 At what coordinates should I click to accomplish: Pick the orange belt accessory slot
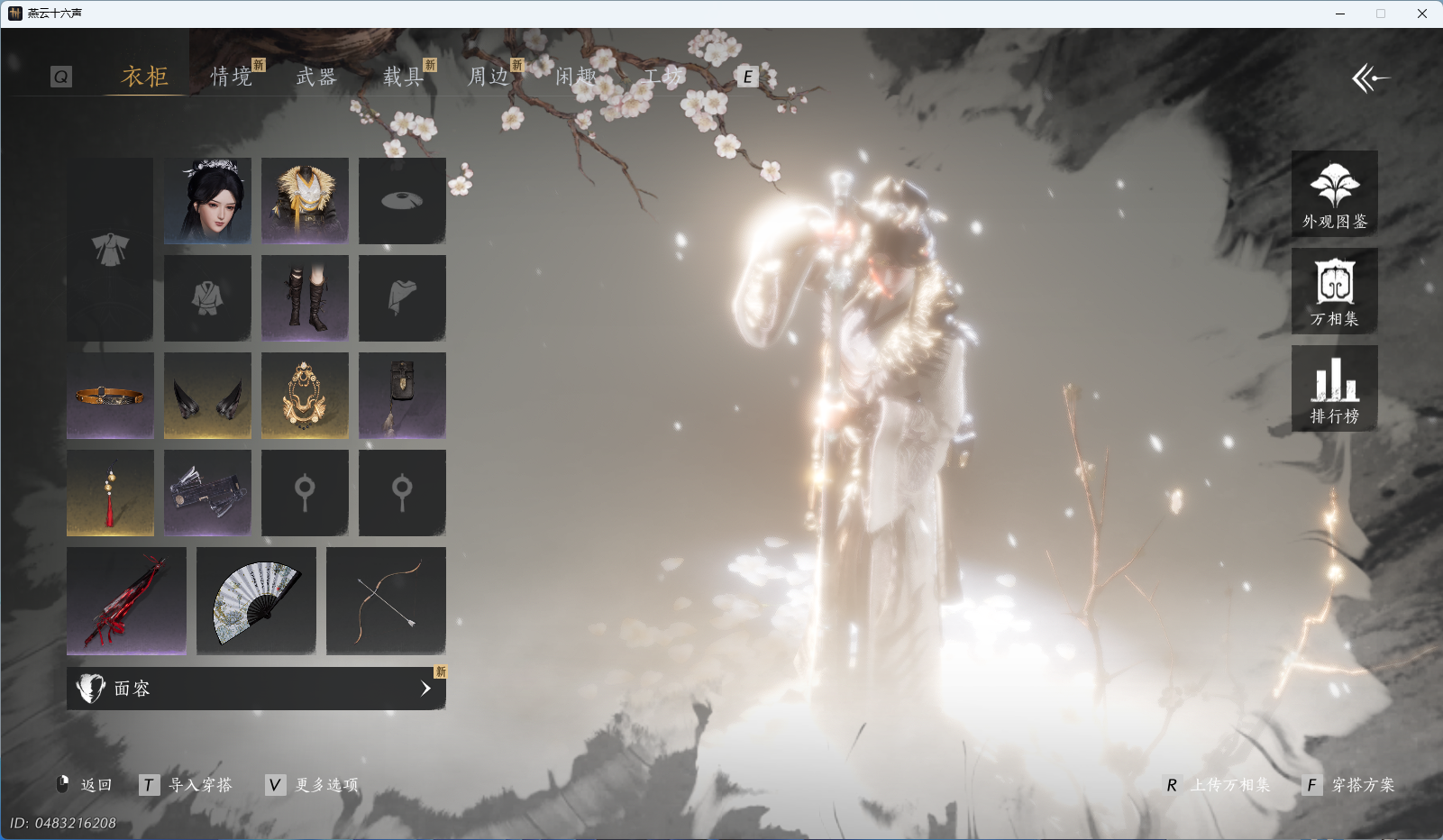pos(110,395)
